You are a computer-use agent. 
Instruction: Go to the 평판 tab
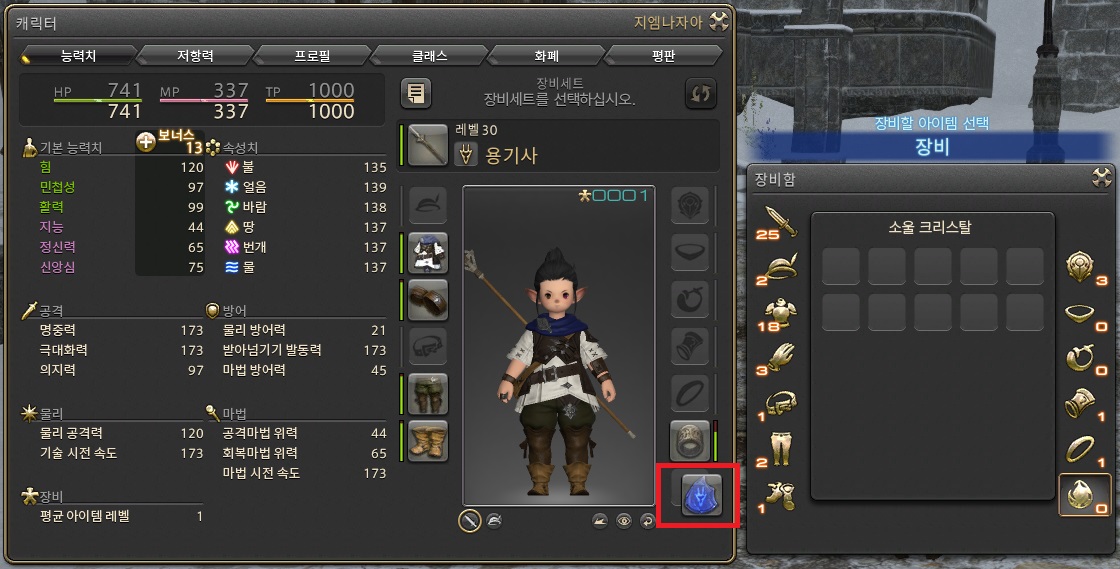point(664,56)
